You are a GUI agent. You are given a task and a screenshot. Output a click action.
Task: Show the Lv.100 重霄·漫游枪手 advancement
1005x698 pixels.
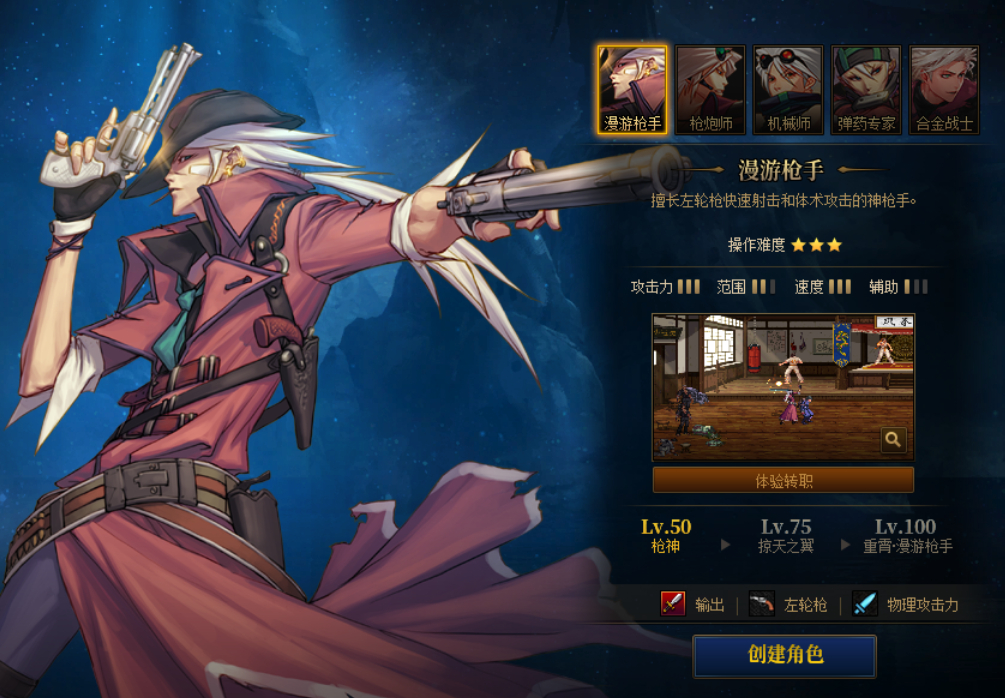tap(907, 536)
